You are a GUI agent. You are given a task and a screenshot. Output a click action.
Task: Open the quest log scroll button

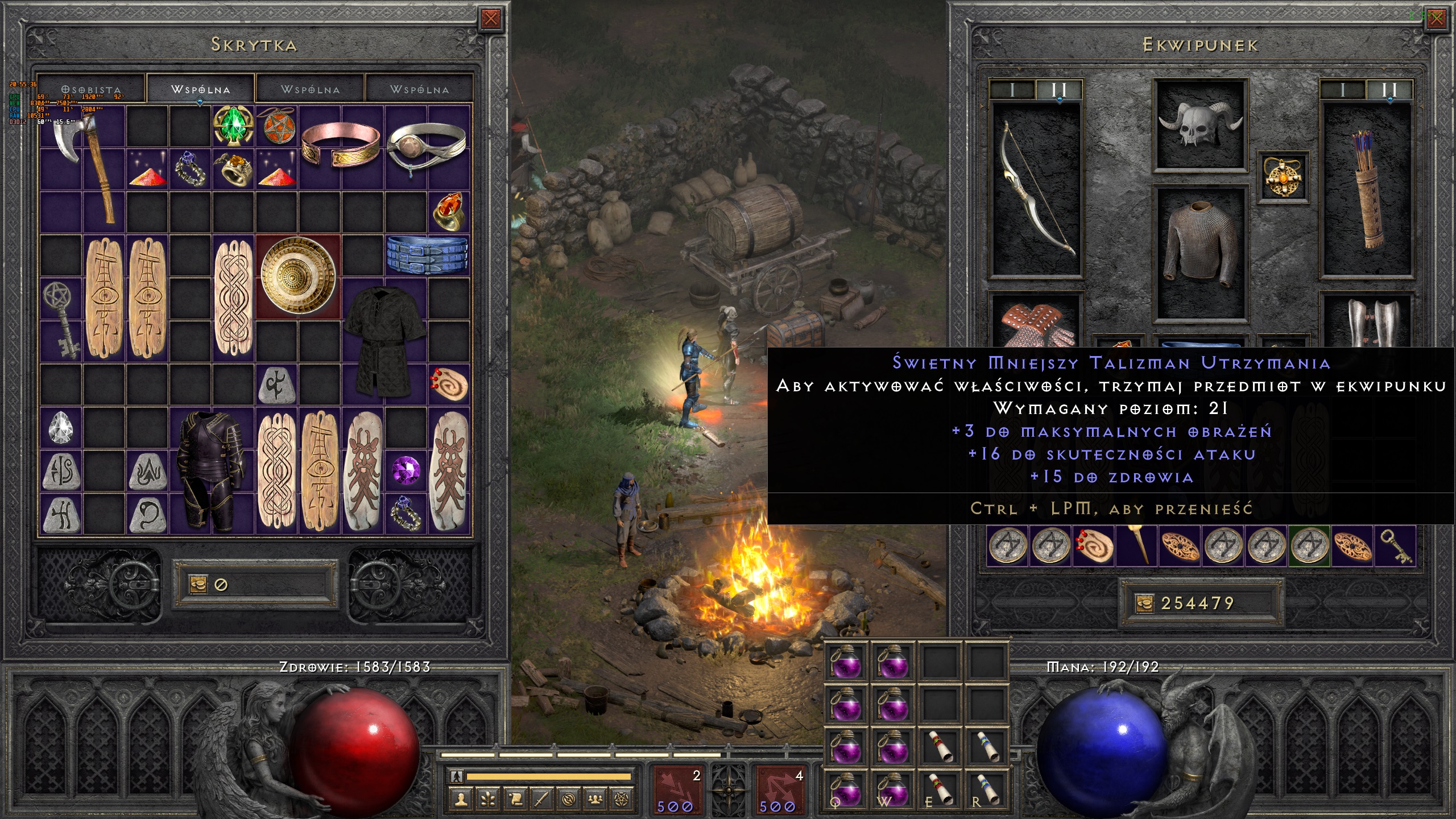[x=515, y=800]
